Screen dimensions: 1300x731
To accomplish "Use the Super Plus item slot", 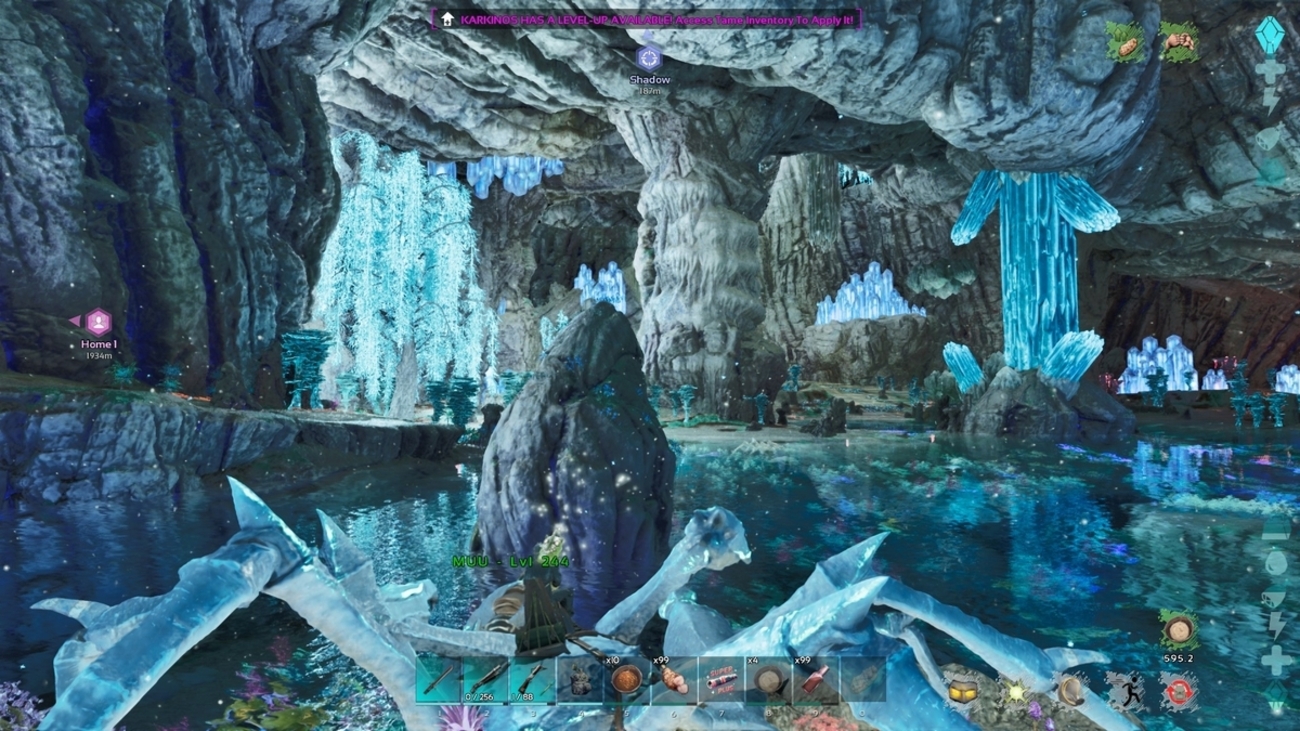I will pyautogui.click(x=721, y=681).
